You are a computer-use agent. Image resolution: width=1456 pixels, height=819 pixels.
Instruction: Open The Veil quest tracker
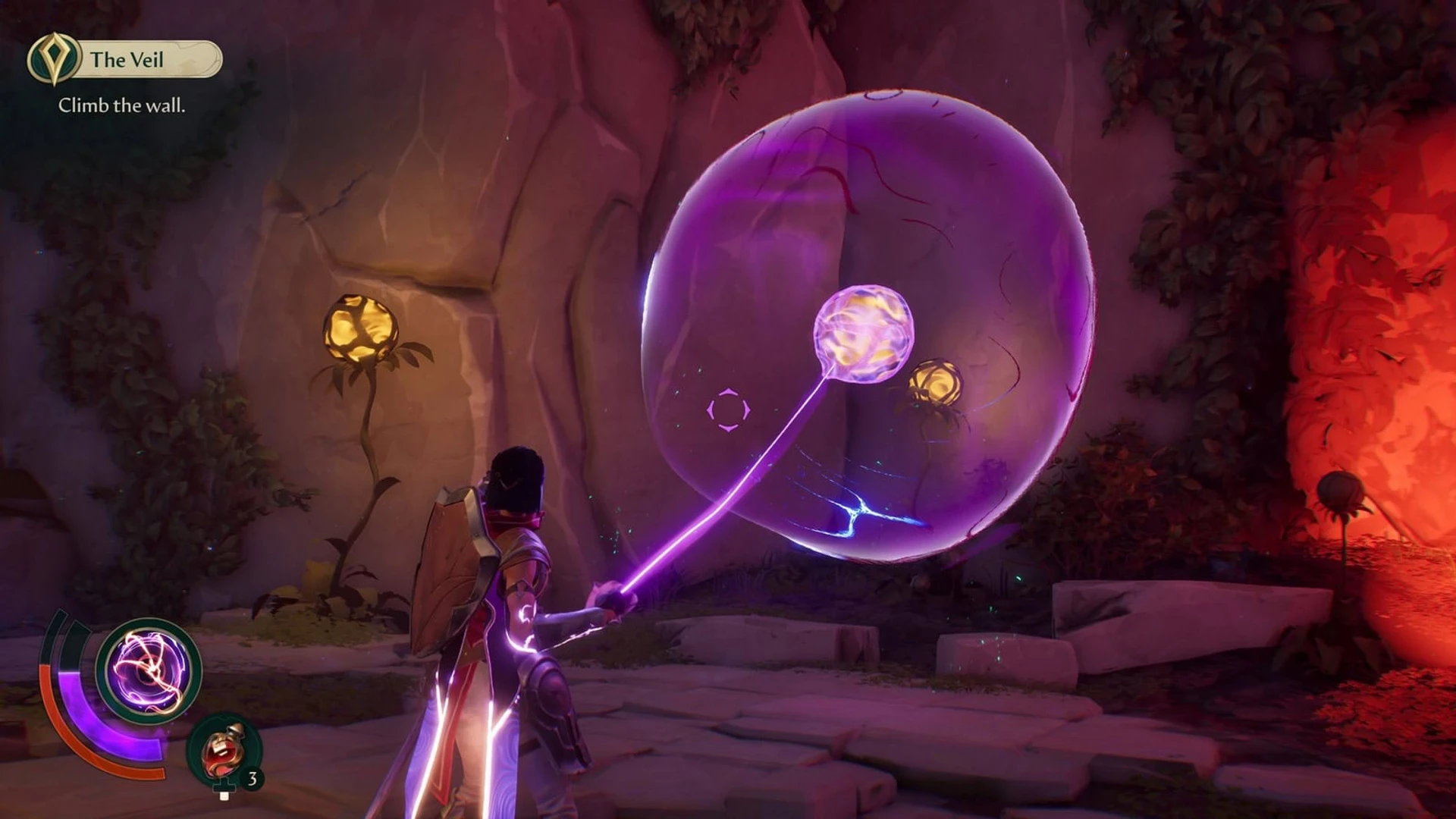[x=125, y=59]
